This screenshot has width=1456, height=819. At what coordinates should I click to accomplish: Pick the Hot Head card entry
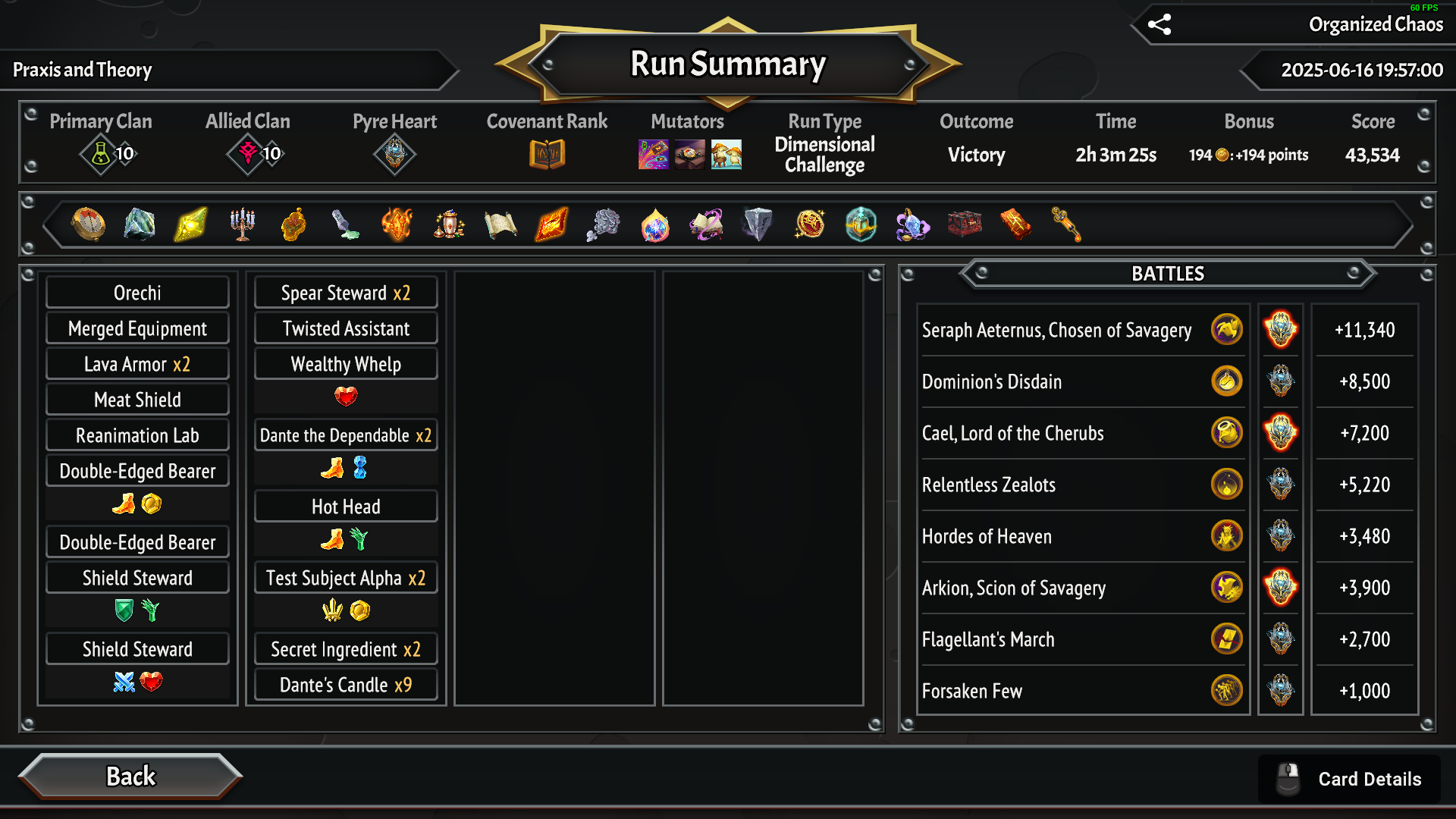[346, 507]
